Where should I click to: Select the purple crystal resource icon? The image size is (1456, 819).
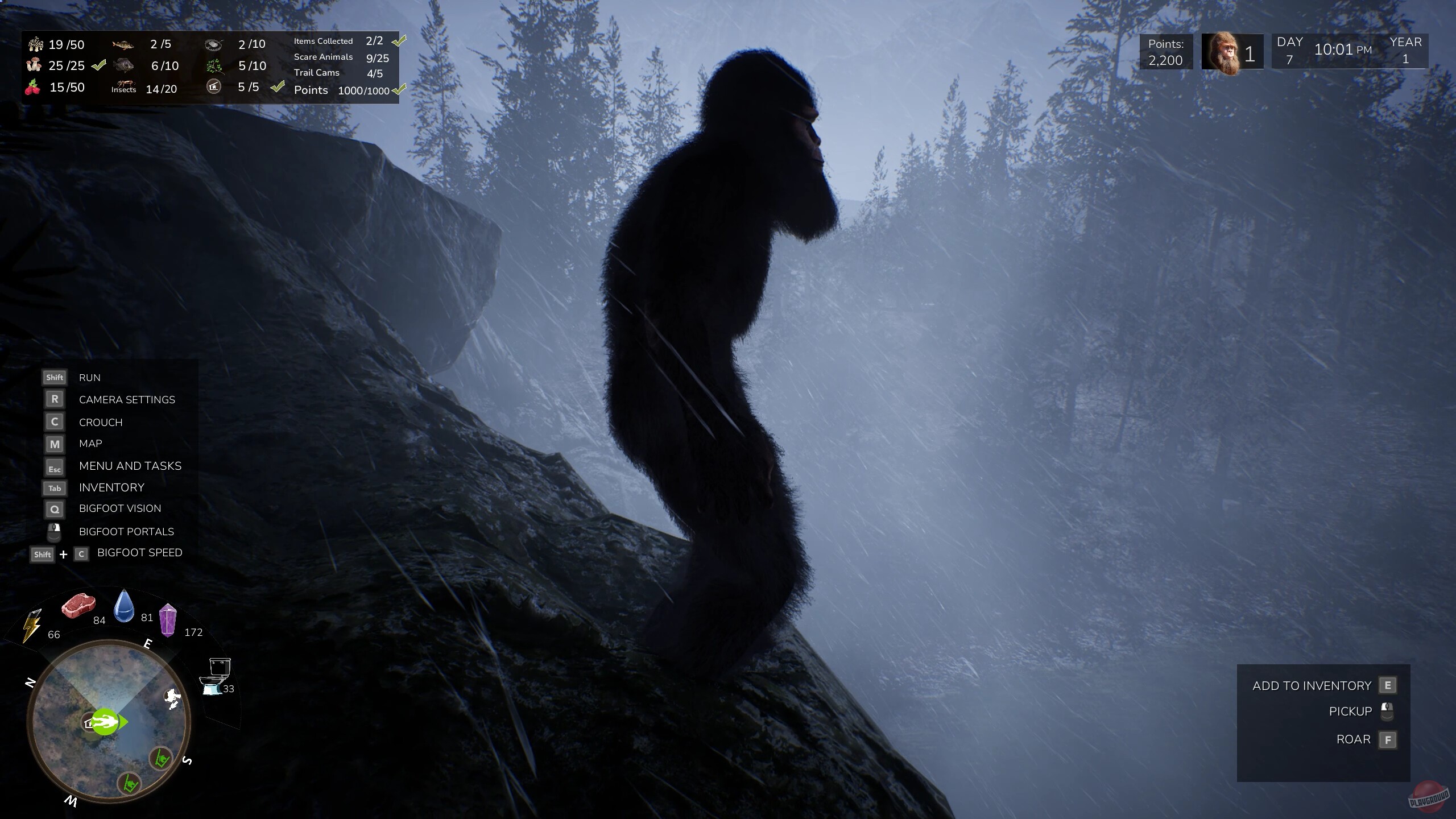coord(169,620)
